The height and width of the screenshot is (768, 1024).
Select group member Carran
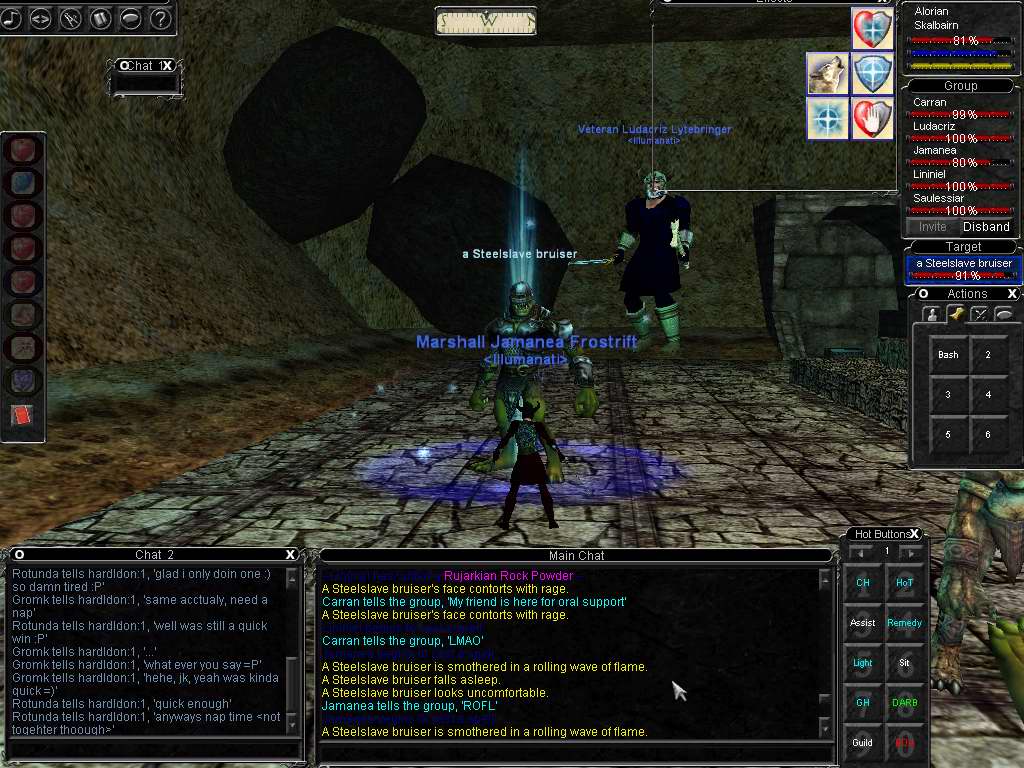[930, 102]
